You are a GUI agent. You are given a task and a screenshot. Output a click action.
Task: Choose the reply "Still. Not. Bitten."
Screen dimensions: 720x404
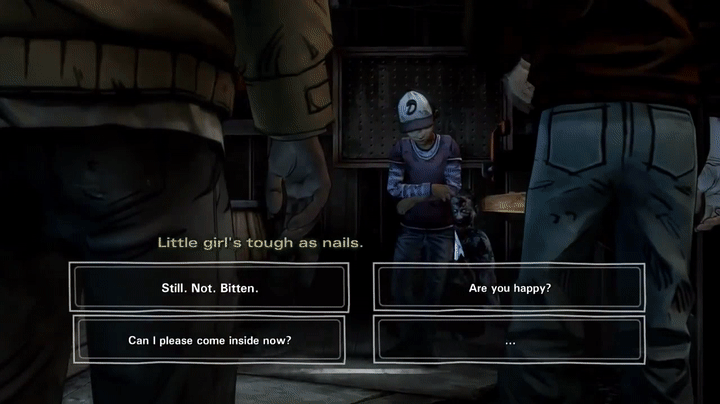coord(209,288)
